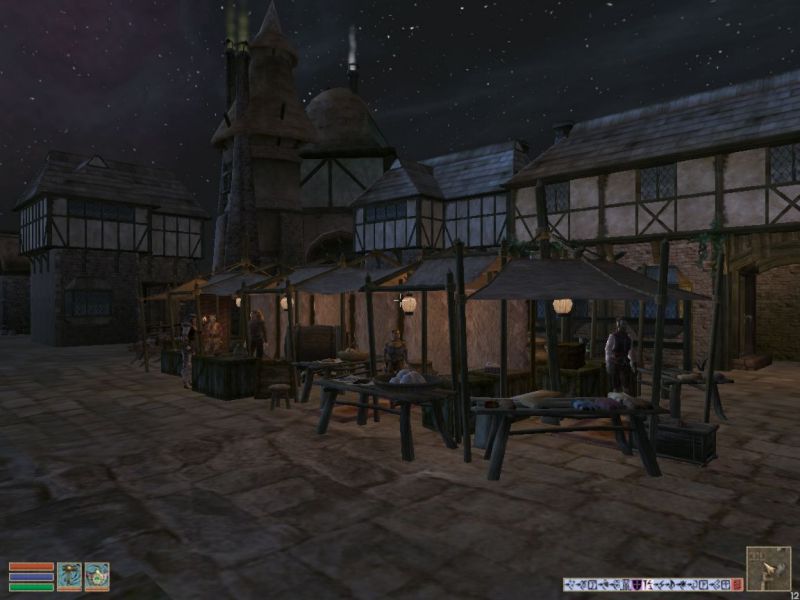Click the equipped weapon icon
The image size is (800, 600).
coord(69,576)
